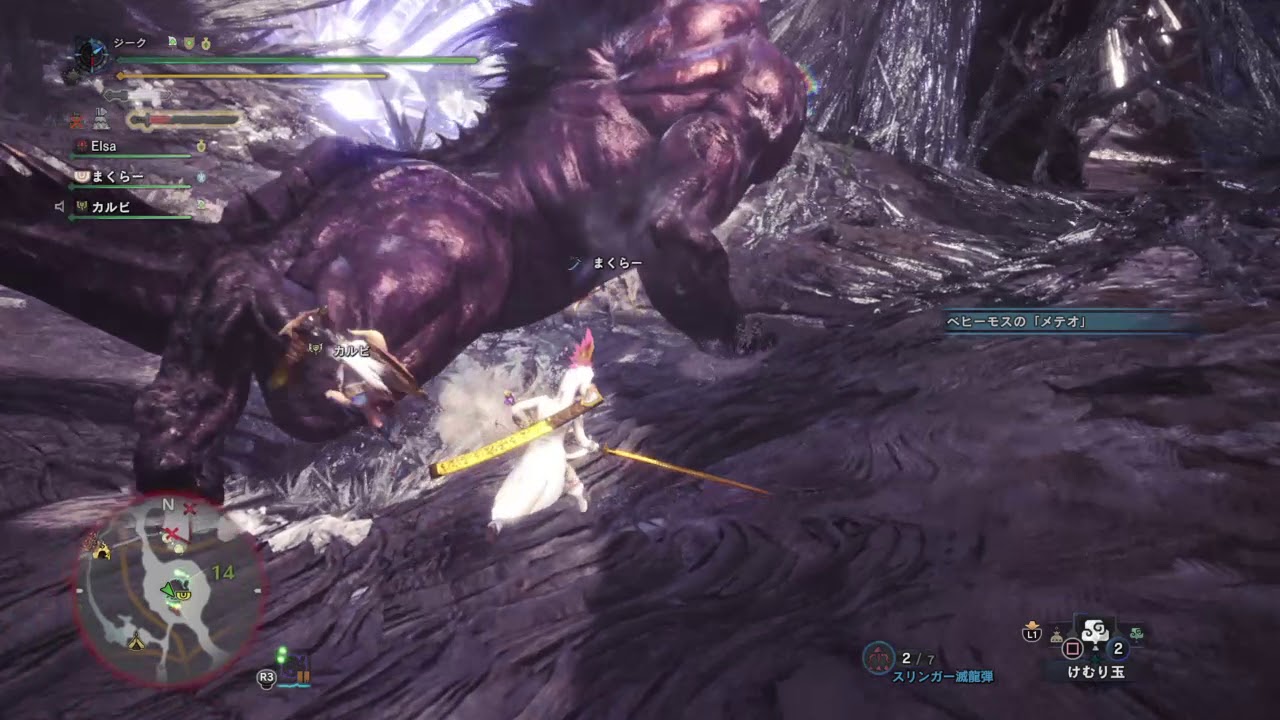This screenshot has height=720, width=1280.
Task: Select the けむり玉 smoke bomb item
Action: pyautogui.click(x=1093, y=632)
